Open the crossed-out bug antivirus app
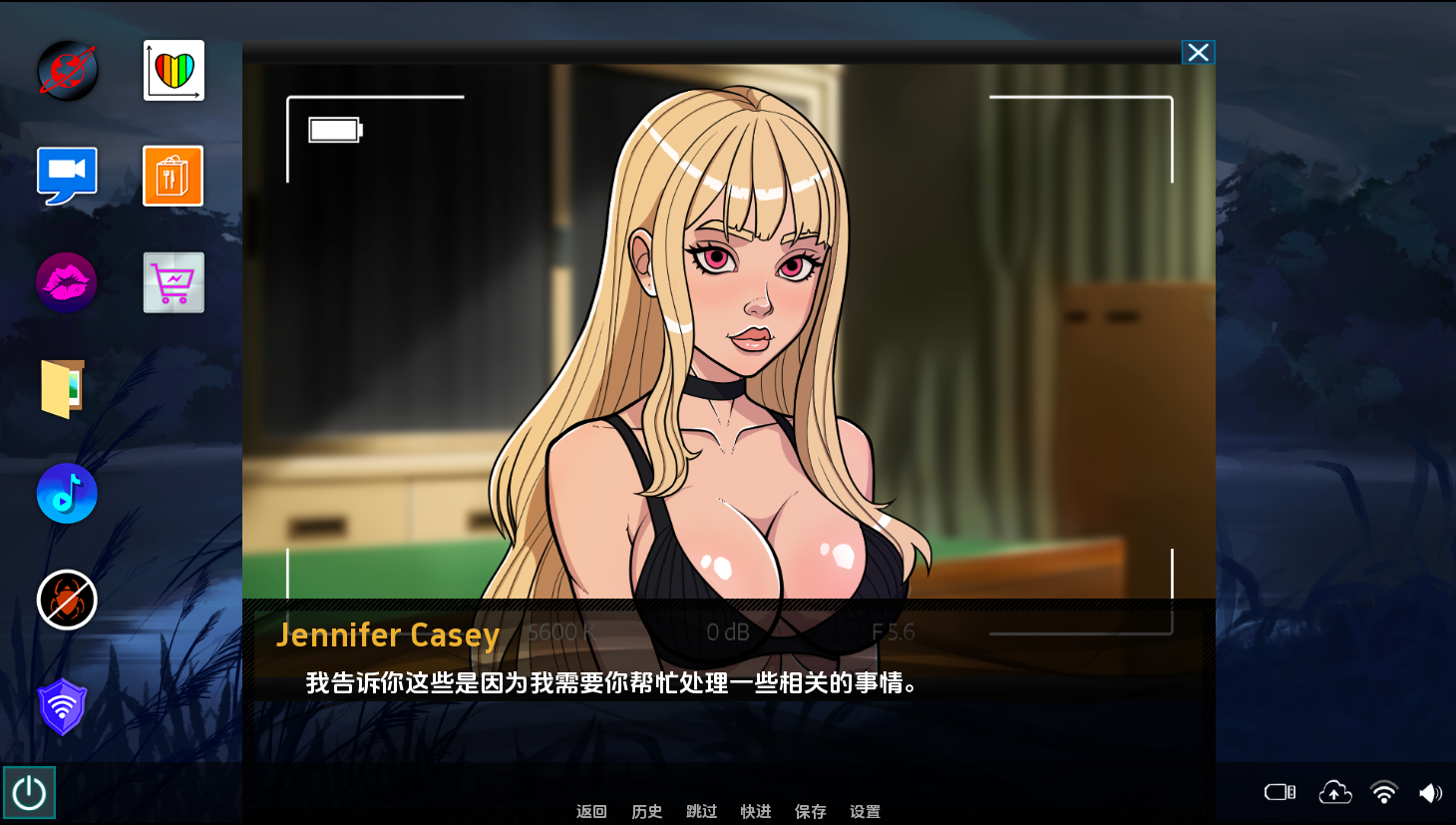The width and height of the screenshot is (1456, 825). 67,601
